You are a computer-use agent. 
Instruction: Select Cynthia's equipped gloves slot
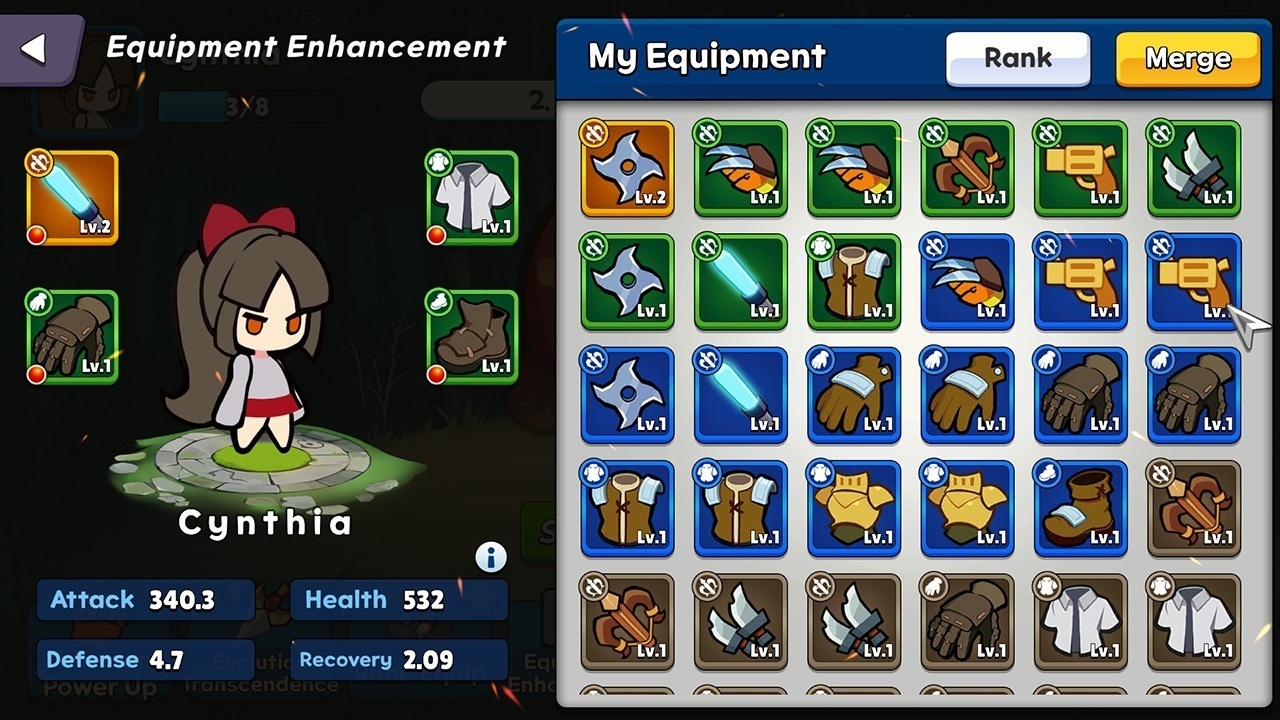70,337
